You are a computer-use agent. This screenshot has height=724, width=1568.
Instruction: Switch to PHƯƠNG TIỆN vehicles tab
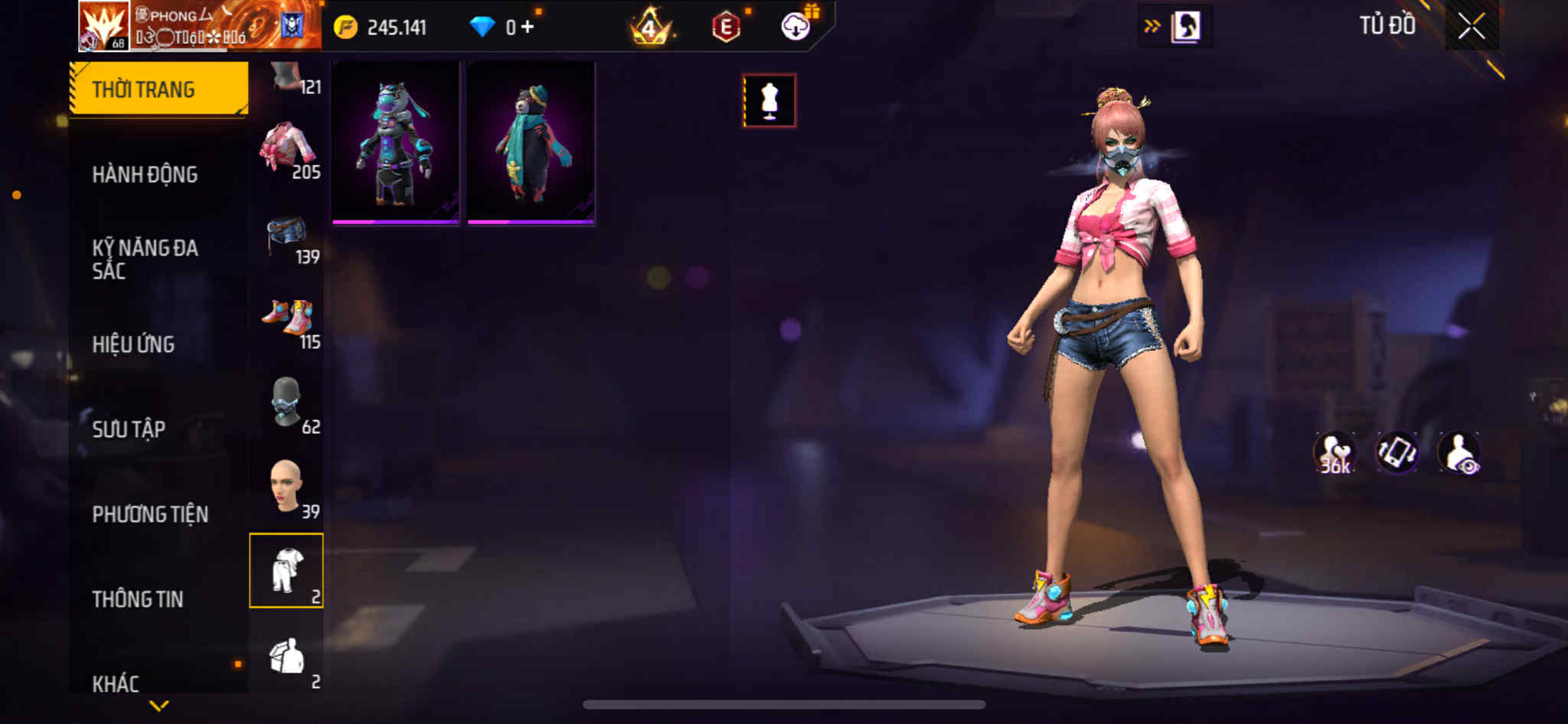tap(150, 514)
